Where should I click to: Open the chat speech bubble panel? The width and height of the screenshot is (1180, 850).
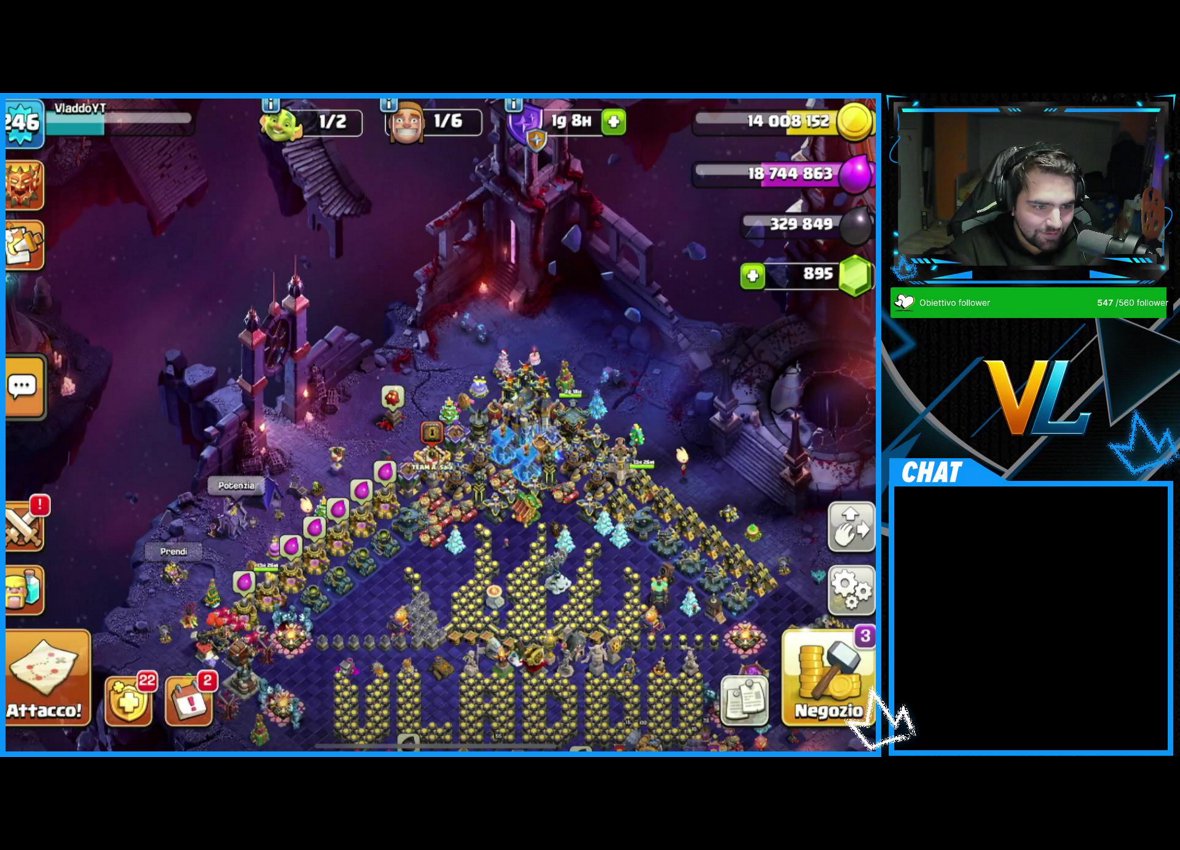pos(23,386)
